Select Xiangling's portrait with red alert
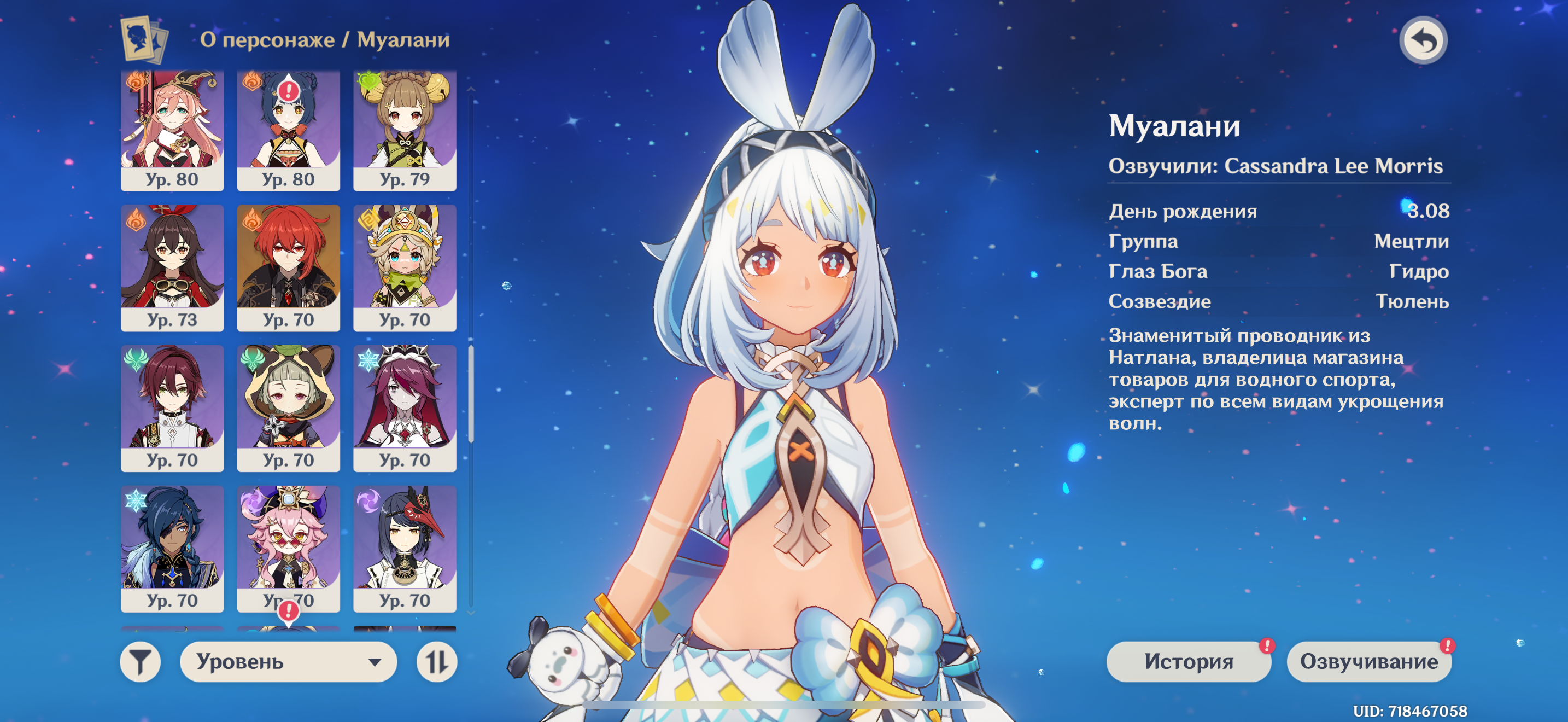 [x=288, y=129]
